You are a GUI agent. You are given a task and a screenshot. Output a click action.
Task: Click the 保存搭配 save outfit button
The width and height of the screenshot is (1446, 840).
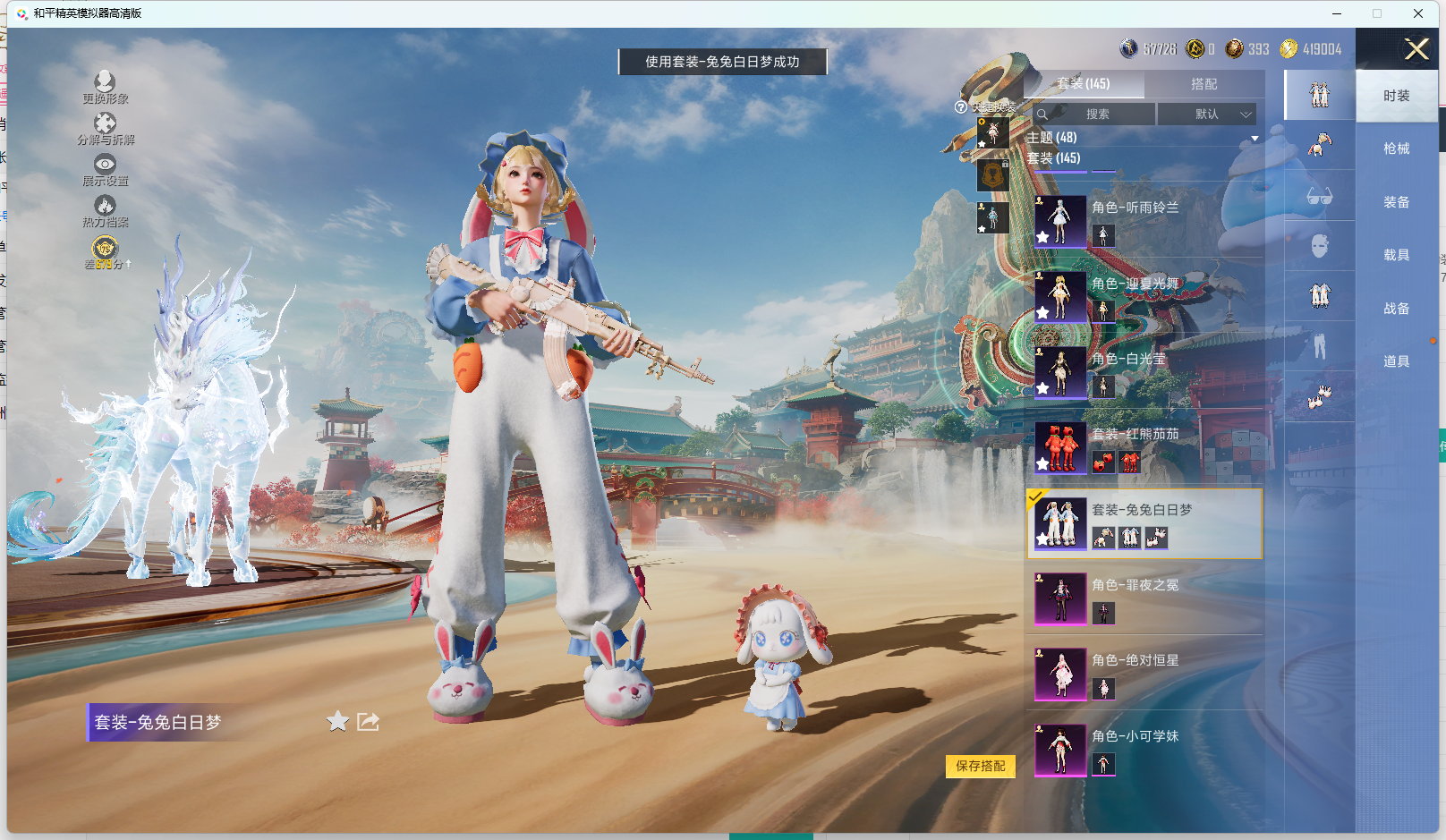tap(980, 766)
